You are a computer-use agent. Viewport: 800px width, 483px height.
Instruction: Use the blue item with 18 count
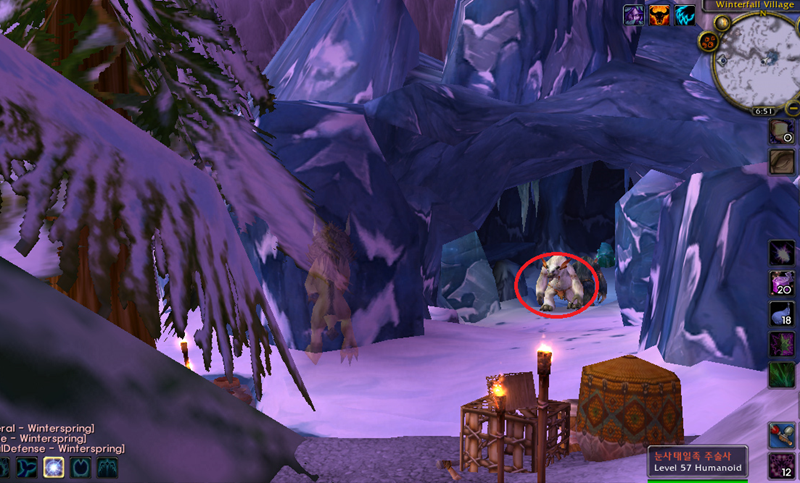pos(782,315)
